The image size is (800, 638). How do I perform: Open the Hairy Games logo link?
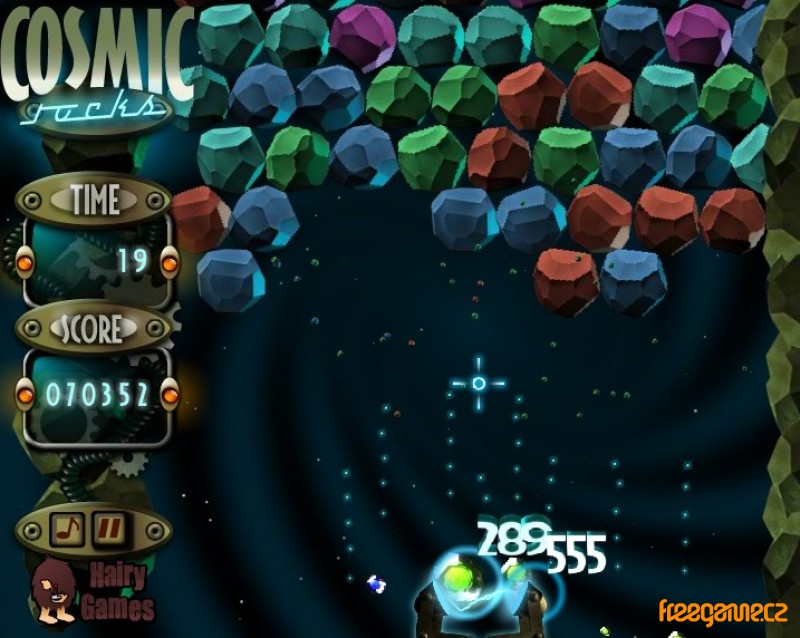point(92,590)
